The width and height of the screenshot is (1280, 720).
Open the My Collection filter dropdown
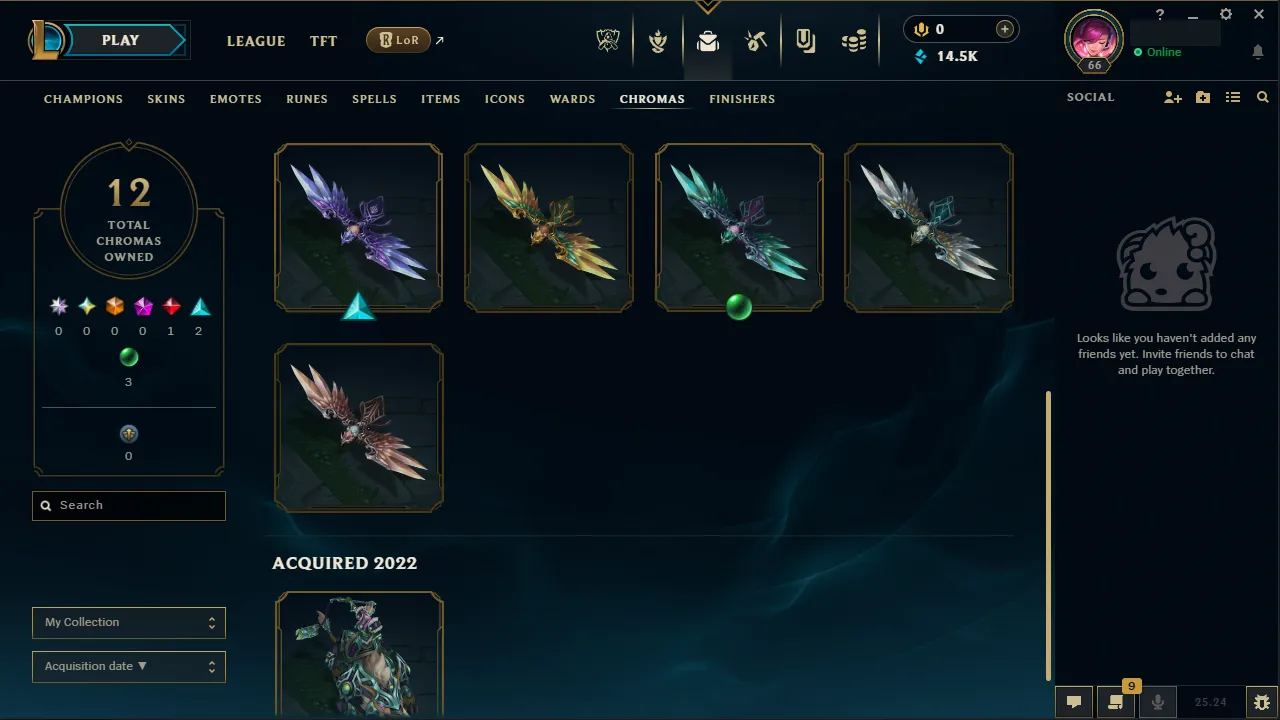click(128, 622)
